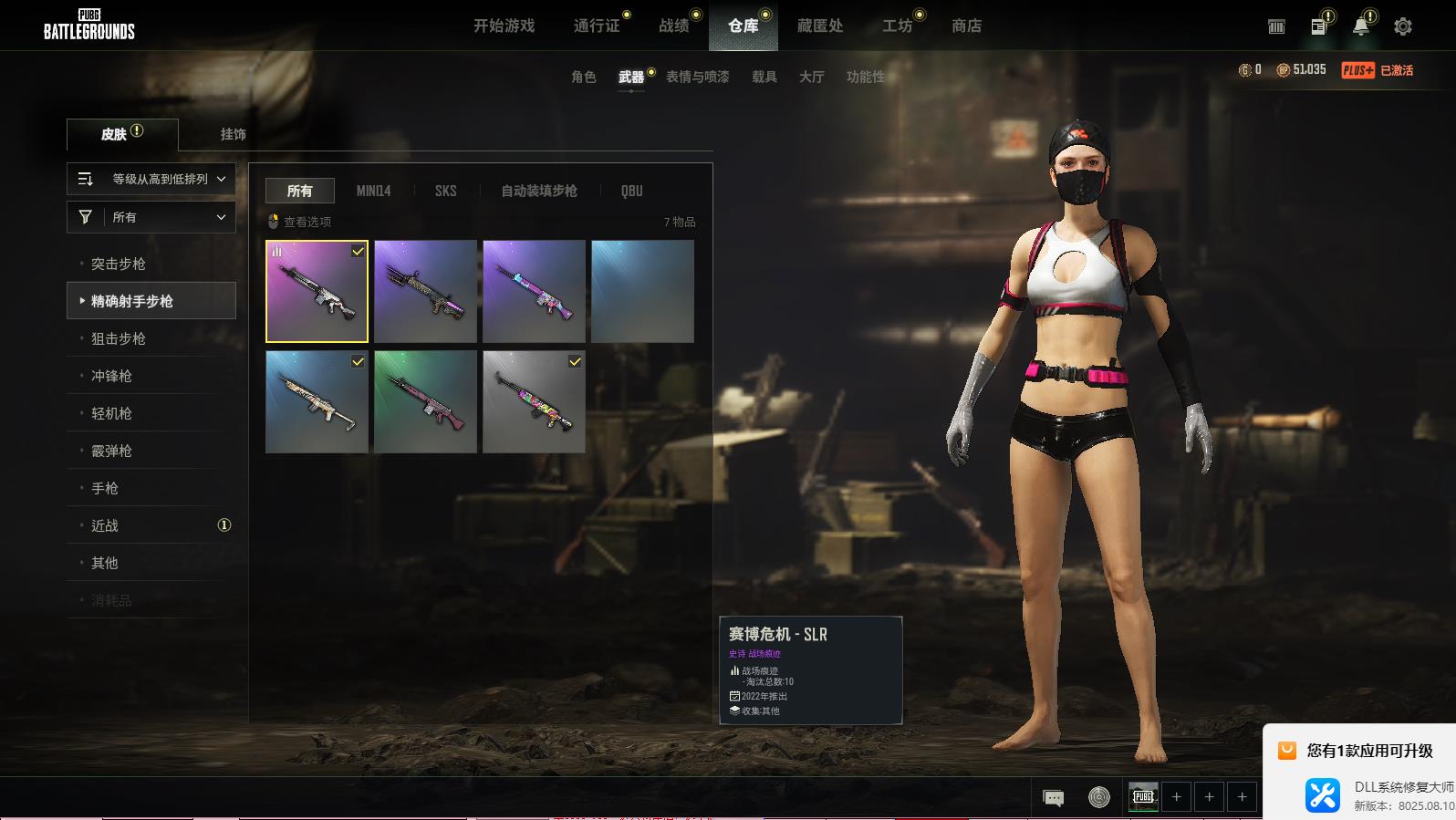Open the 开始游戏 menu
This screenshot has width=1456, height=820.
point(504,26)
